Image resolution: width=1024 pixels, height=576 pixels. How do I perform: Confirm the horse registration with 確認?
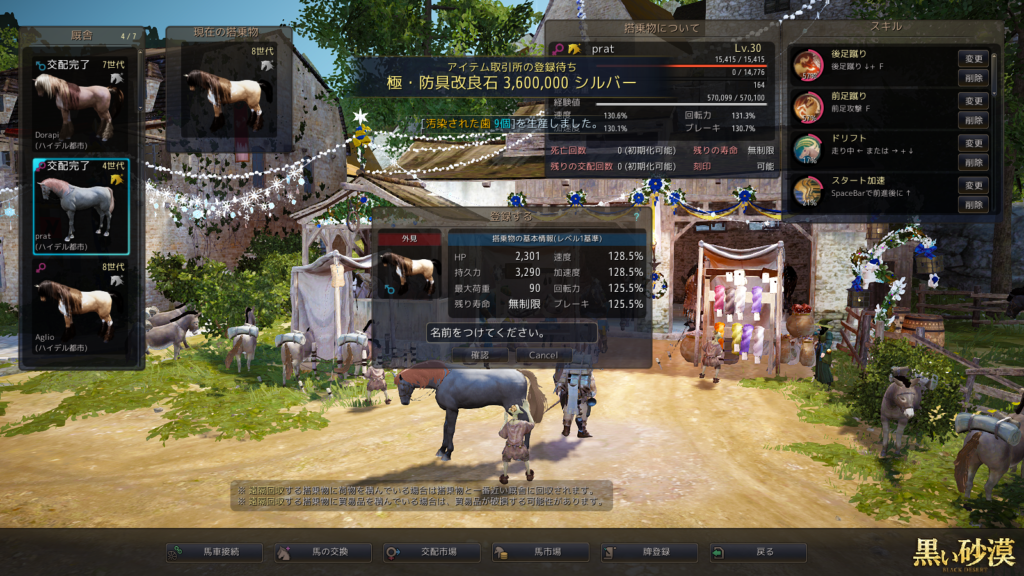click(x=479, y=355)
